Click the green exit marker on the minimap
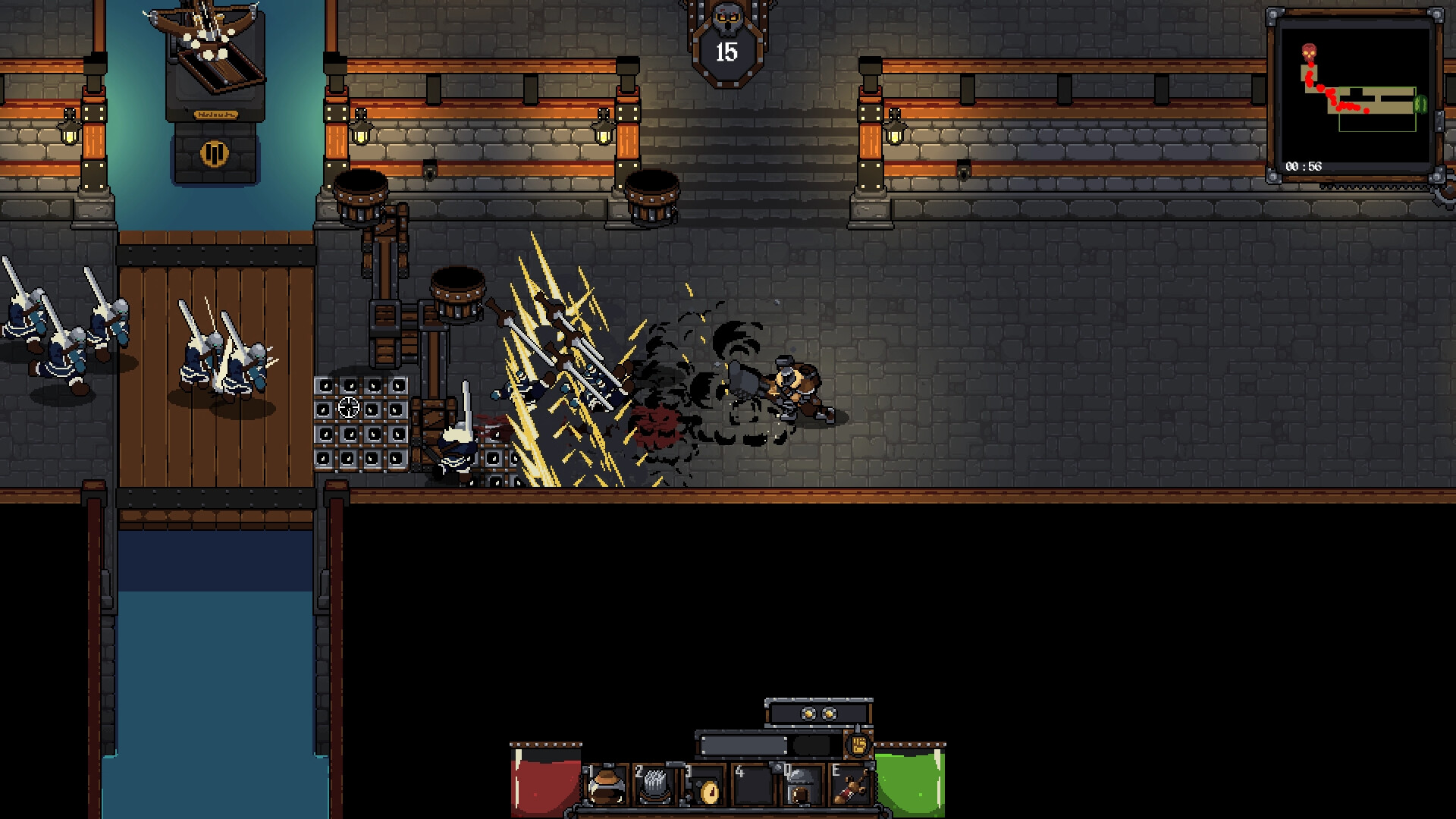The image size is (1456, 819). [x=1421, y=103]
